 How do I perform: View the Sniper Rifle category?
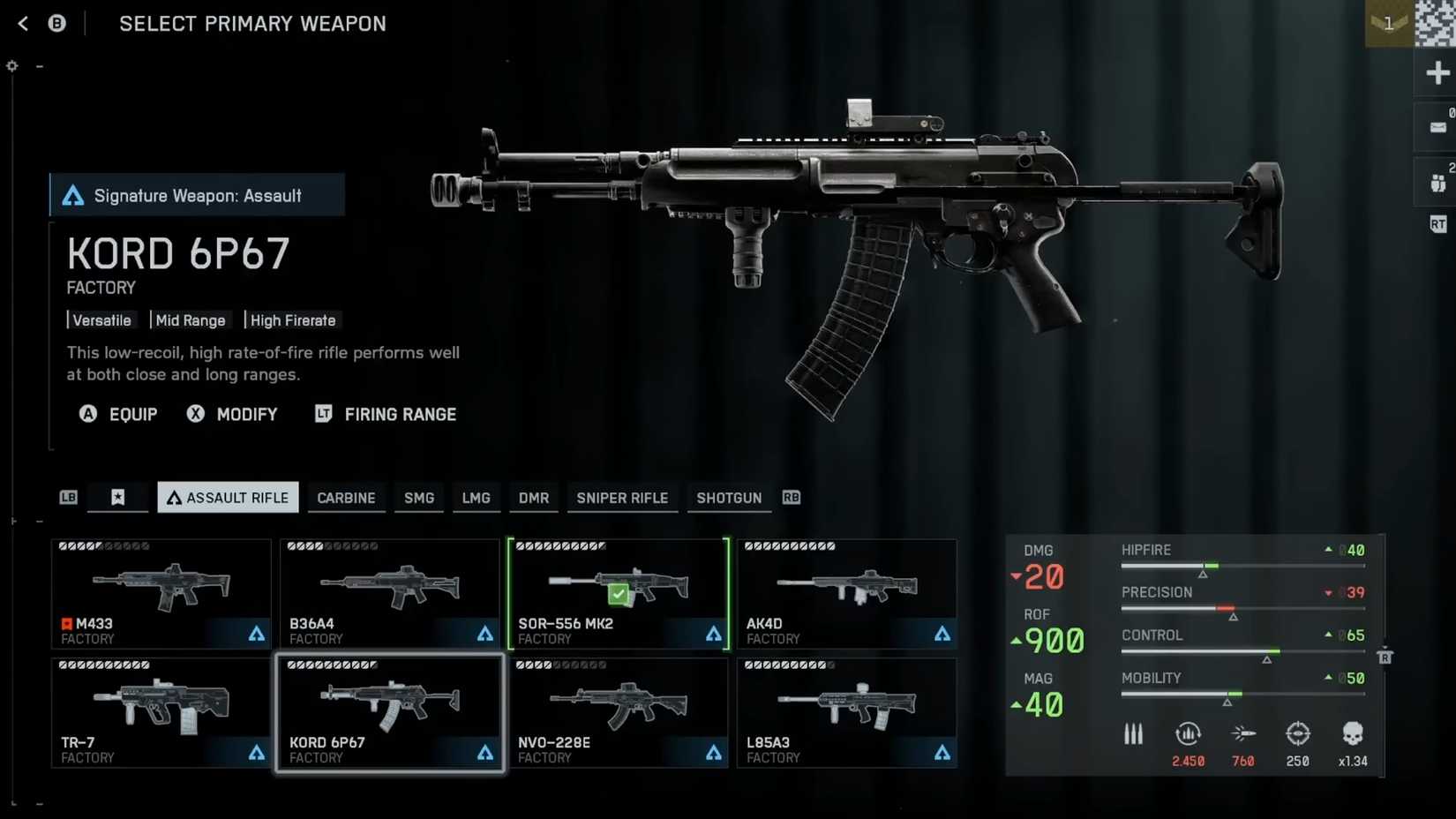[622, 498]
